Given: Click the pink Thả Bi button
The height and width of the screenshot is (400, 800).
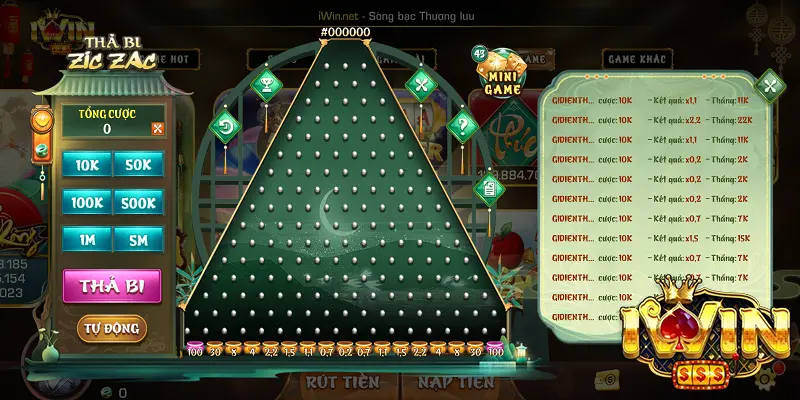Looking at the screenshot, I should 111,285.
